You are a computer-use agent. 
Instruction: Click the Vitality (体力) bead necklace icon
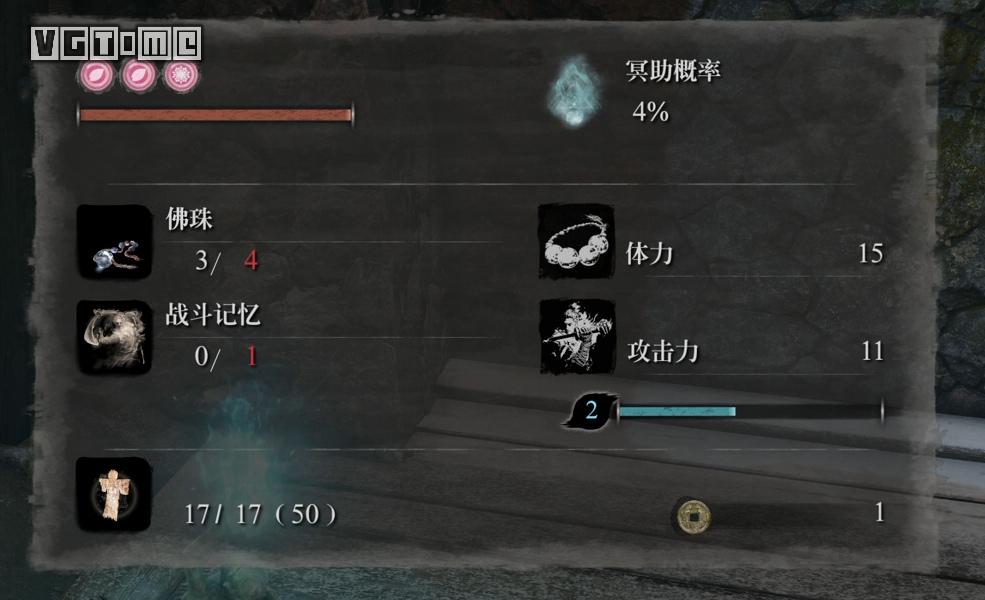(x=576, y=242)
